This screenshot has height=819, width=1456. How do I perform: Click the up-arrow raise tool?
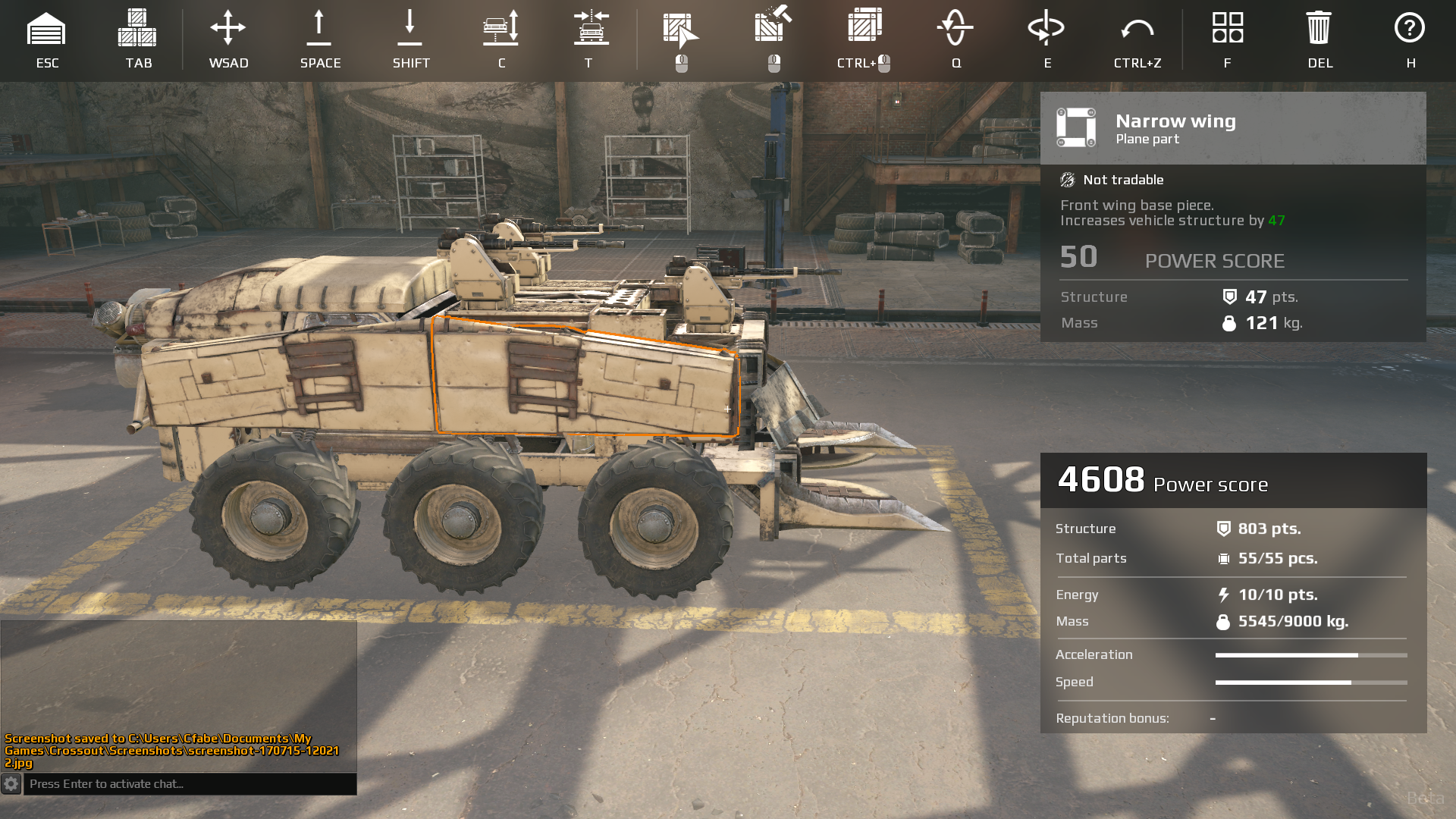click(x=319, y=29)
